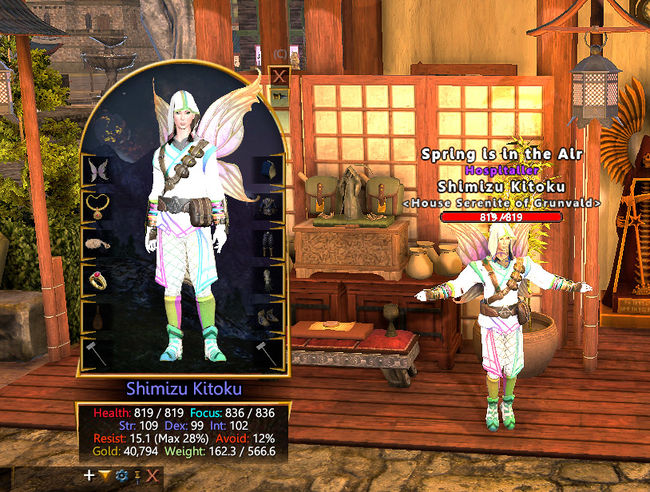Select the left hammer weapon slot
This screenshot has width=650, height=492.
[97, 352]
